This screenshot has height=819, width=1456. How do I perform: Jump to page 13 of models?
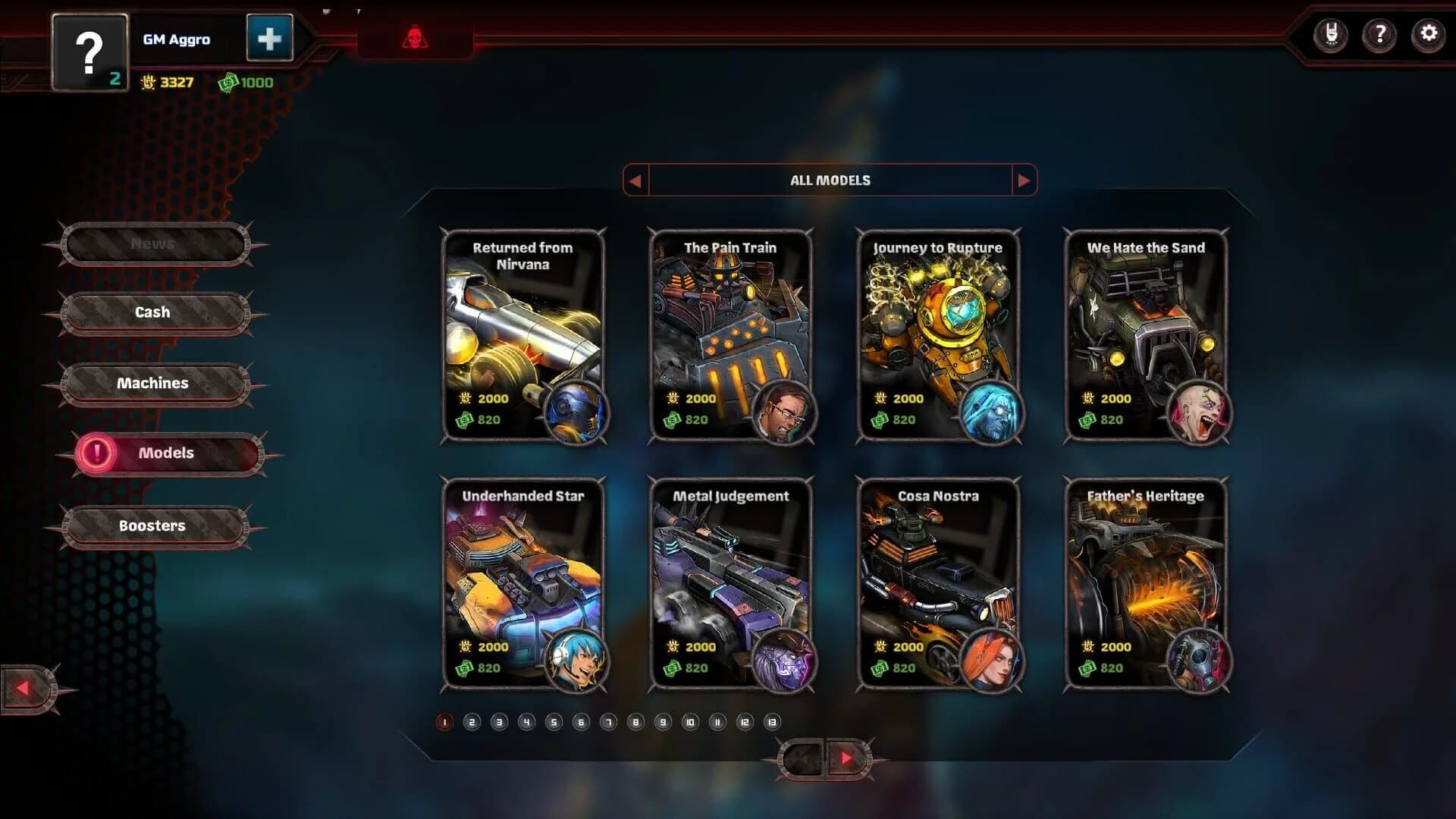771,722
